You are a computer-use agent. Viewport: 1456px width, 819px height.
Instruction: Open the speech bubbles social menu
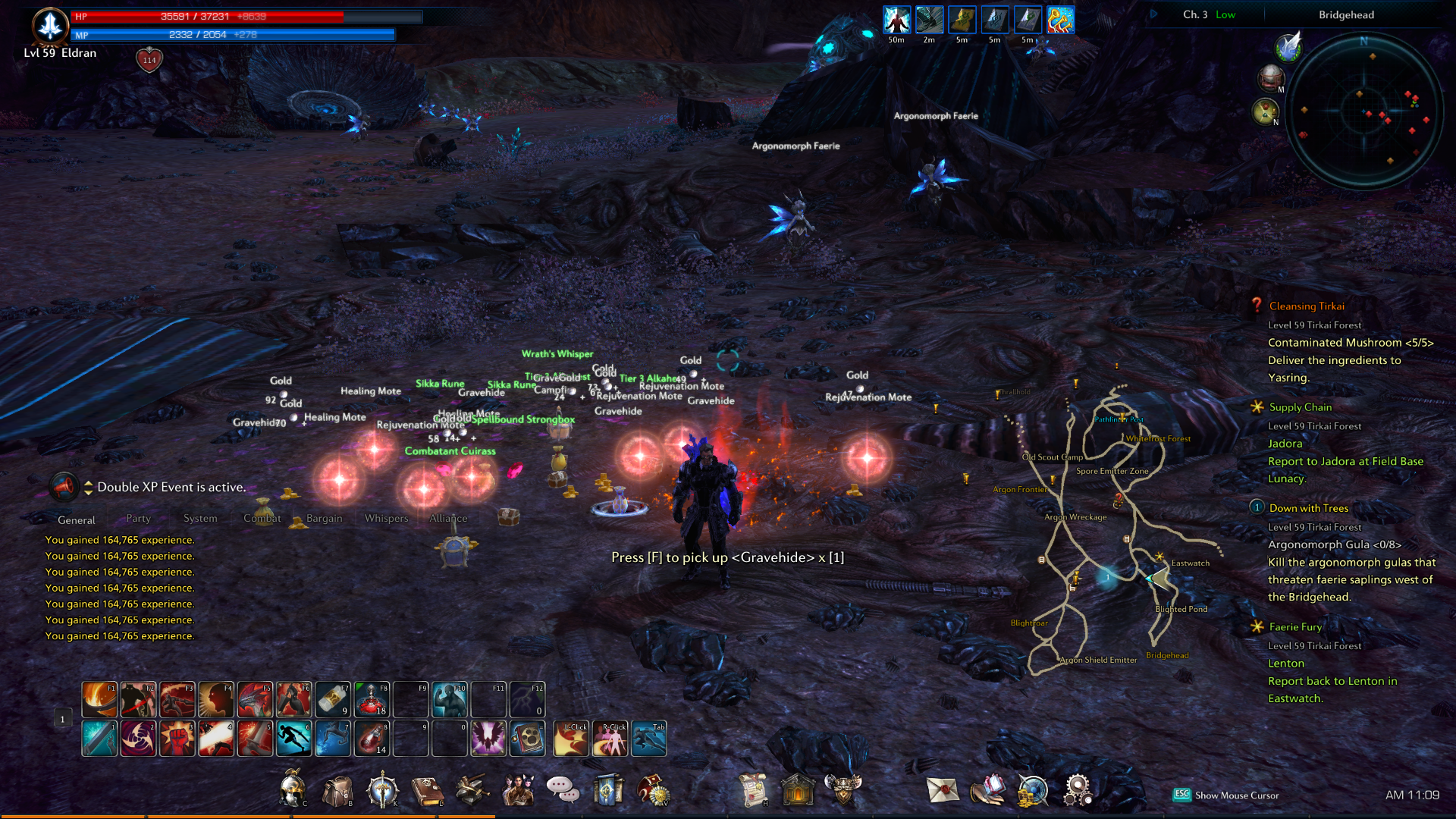click(563, 790)
